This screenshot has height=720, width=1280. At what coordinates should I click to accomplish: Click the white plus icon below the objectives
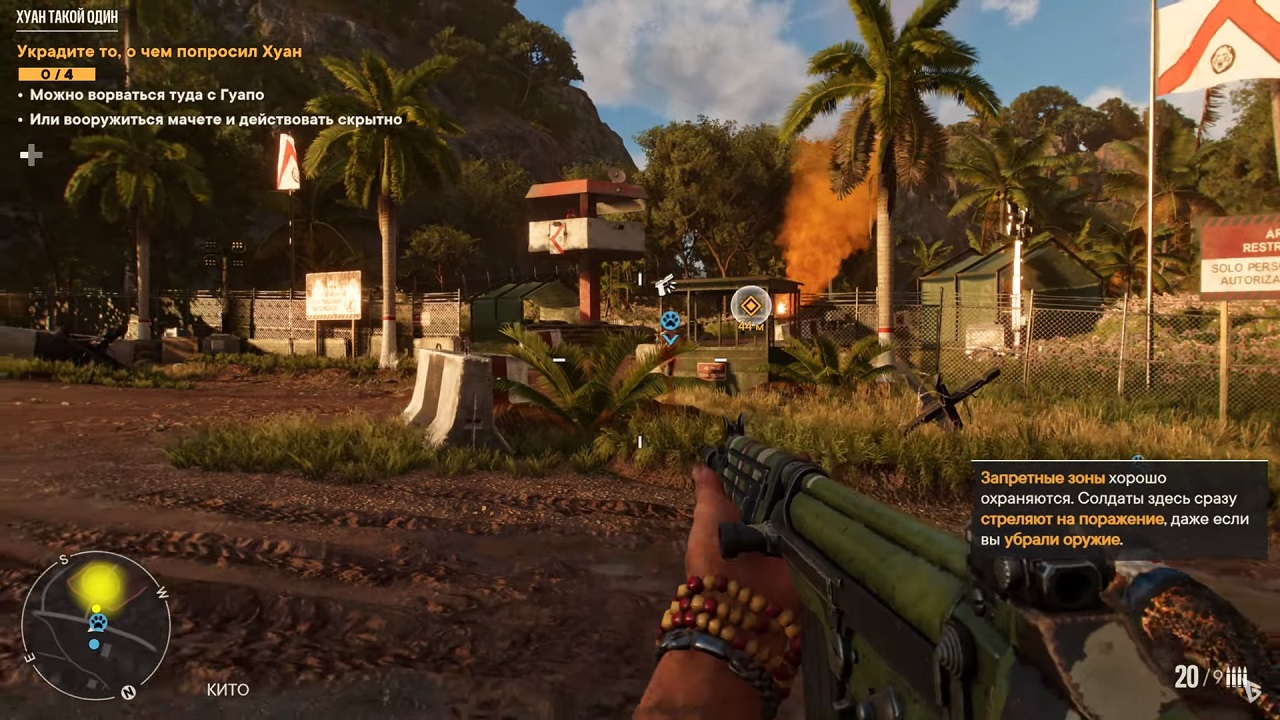tap(31, 155)
